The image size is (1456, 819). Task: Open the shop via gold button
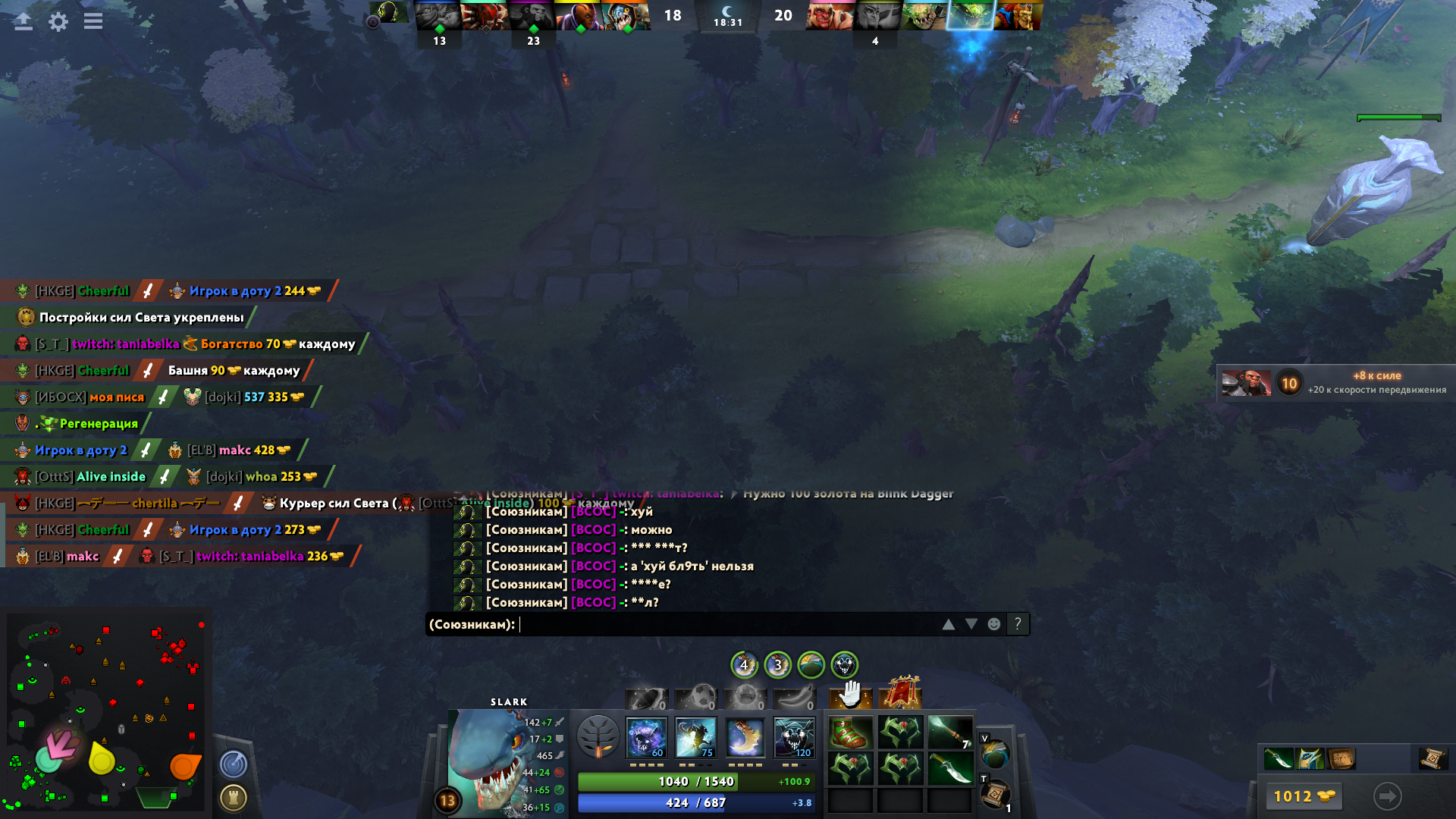pos(1303,796)
